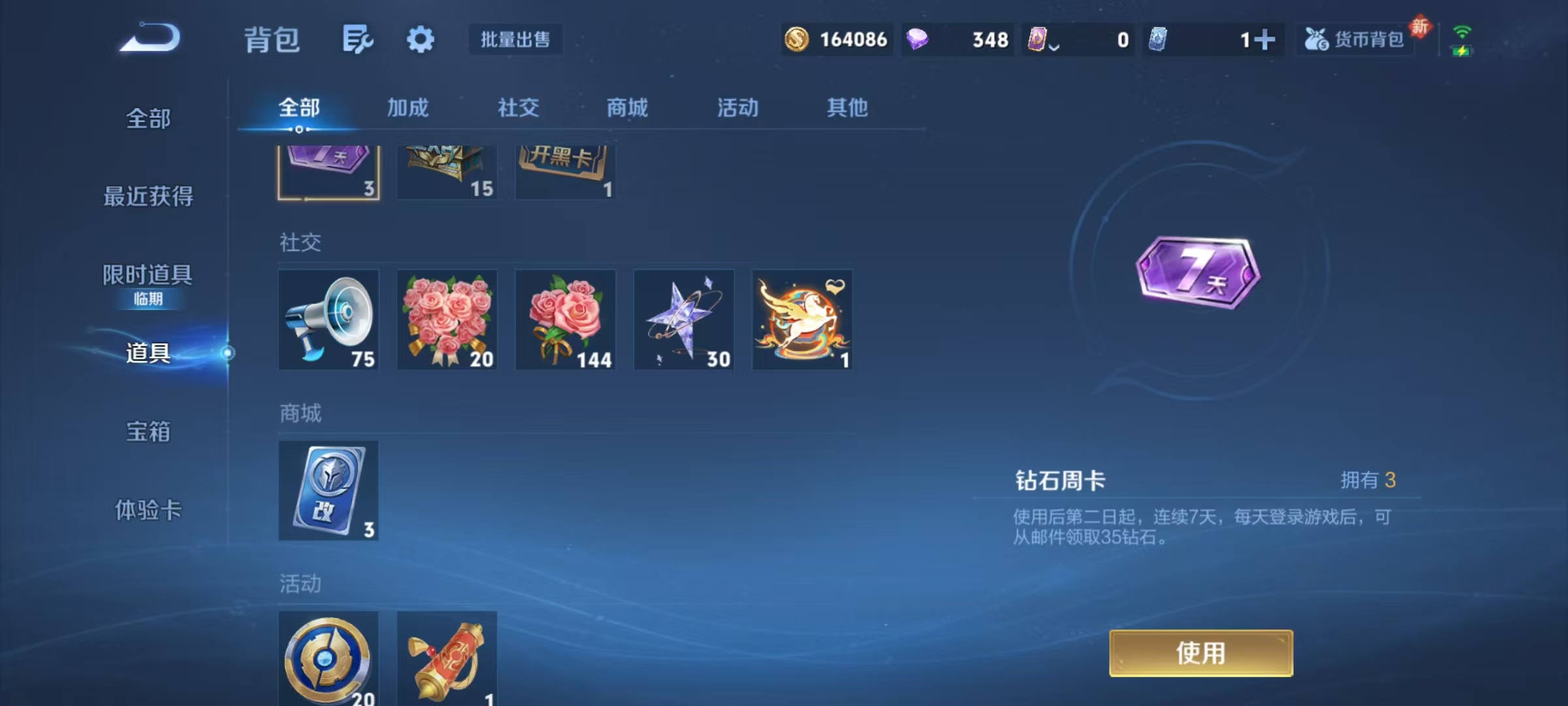Open the backpack settings gear icon
This screenshot has height=706, width=1568.
point(421,39)
